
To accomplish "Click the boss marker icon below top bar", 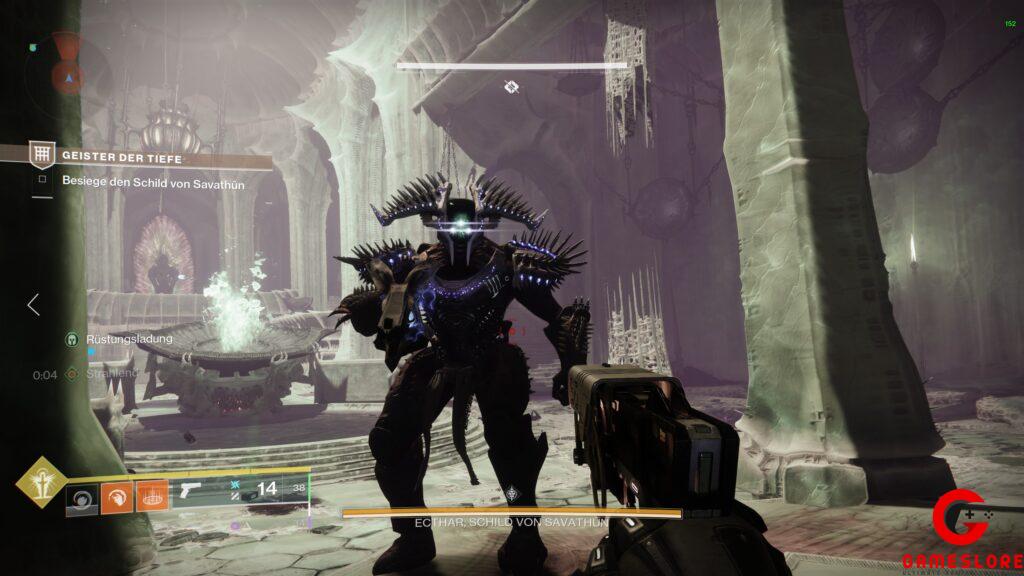I will 511,88.
